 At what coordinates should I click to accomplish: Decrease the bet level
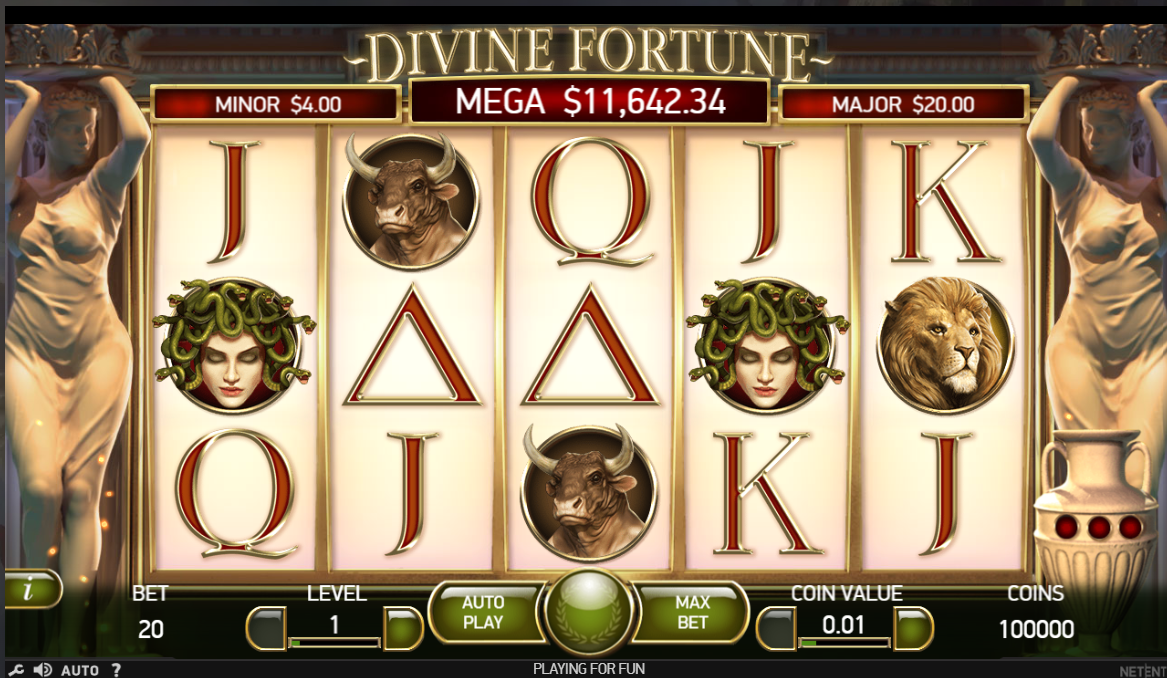tap(266, 628)
